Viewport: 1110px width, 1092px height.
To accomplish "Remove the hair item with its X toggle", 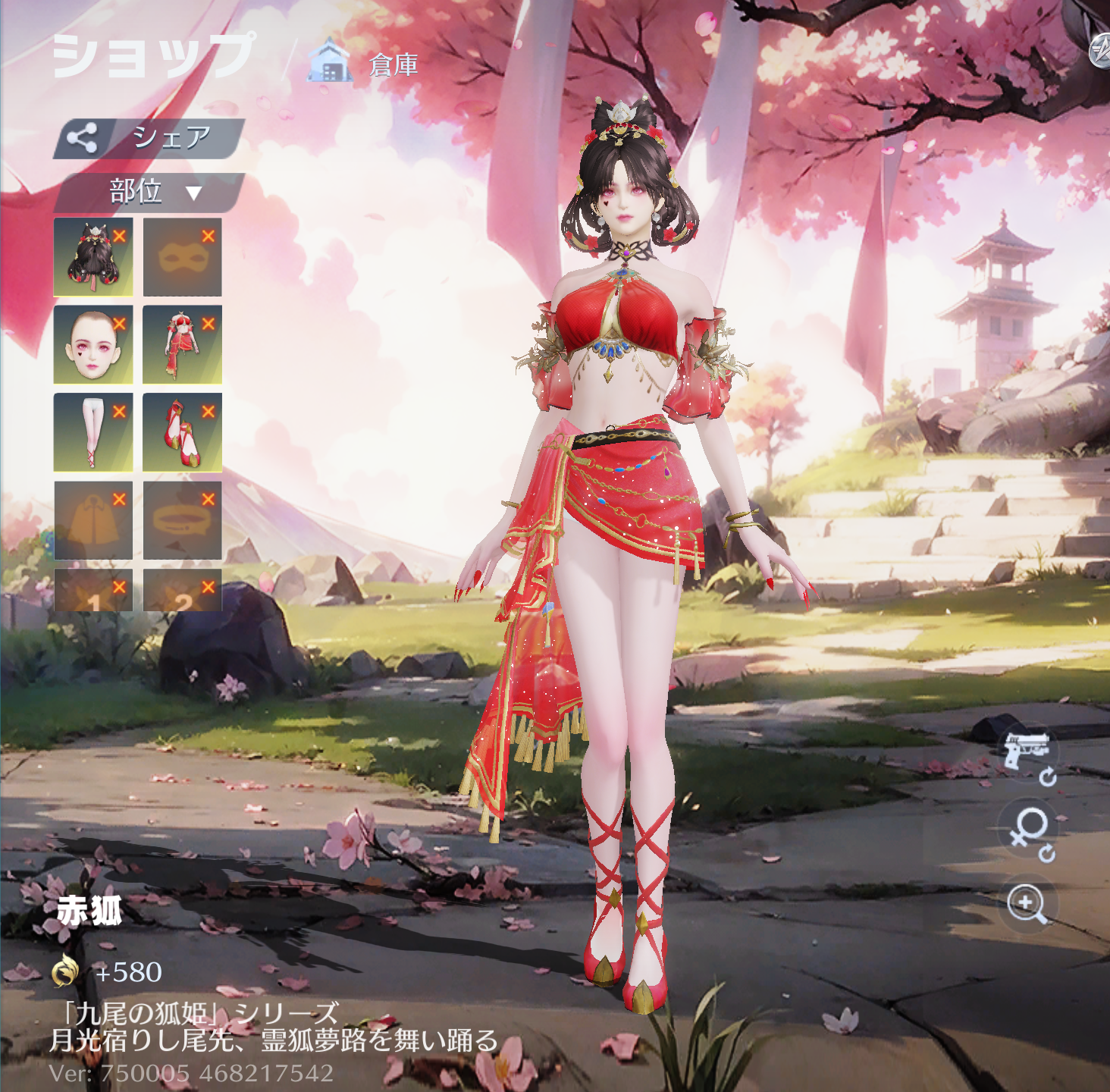I will point(121,237).
